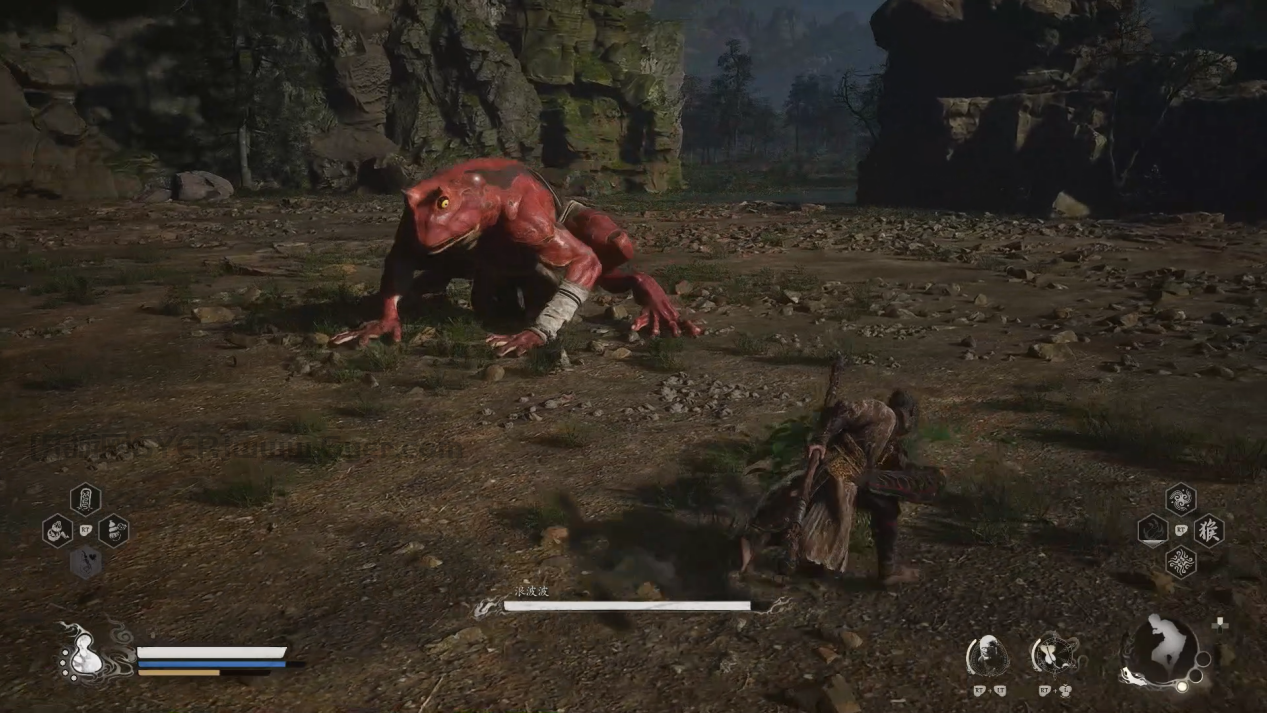This screenshot has width=1267, height=713.
Task: Cast the four-way swirl pattern spell
Action: tap(1181, 561)
